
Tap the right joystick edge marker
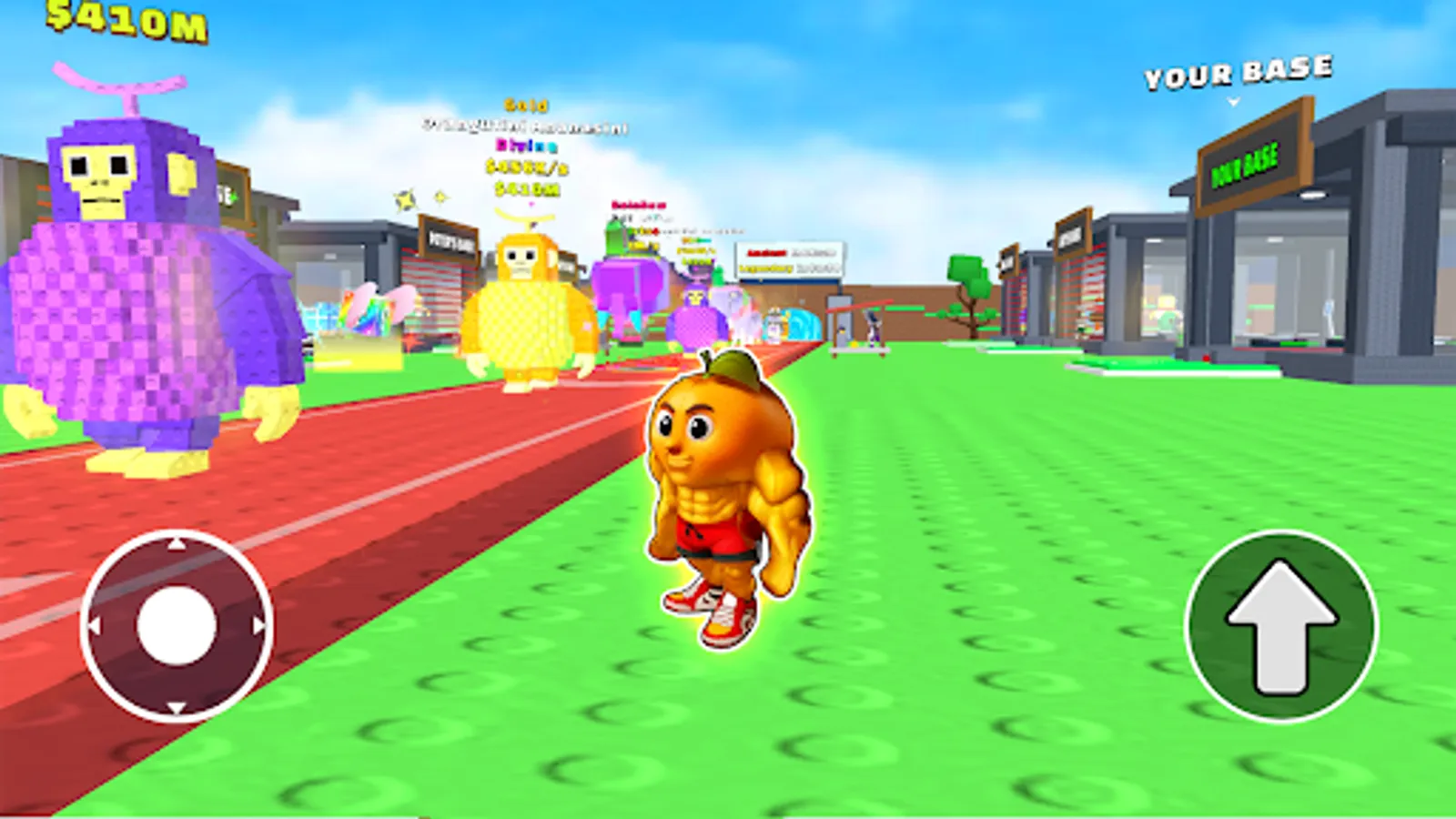[x=259, y=626]
